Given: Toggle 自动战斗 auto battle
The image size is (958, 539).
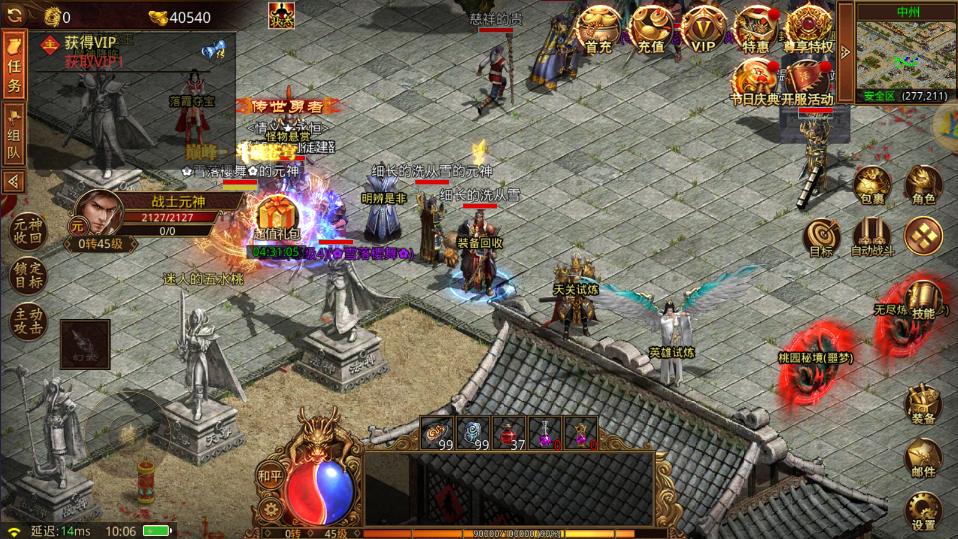Looking at the screenshot, I should [x=870, y=237].
